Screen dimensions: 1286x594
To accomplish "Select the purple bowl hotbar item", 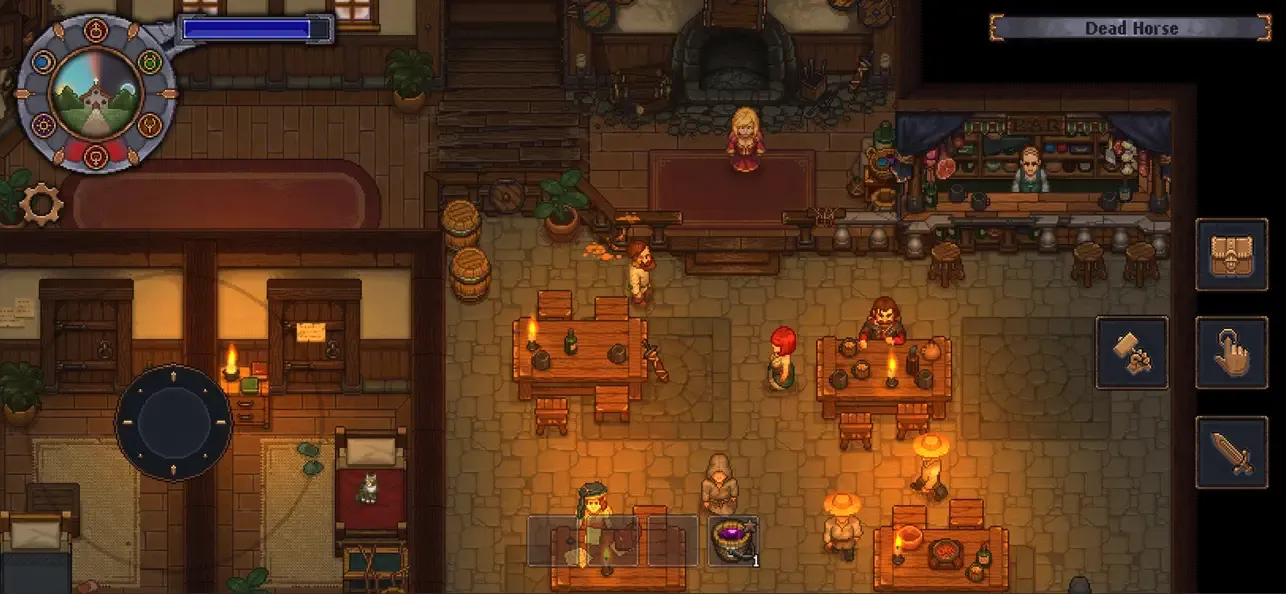I will tap(733, 541).
